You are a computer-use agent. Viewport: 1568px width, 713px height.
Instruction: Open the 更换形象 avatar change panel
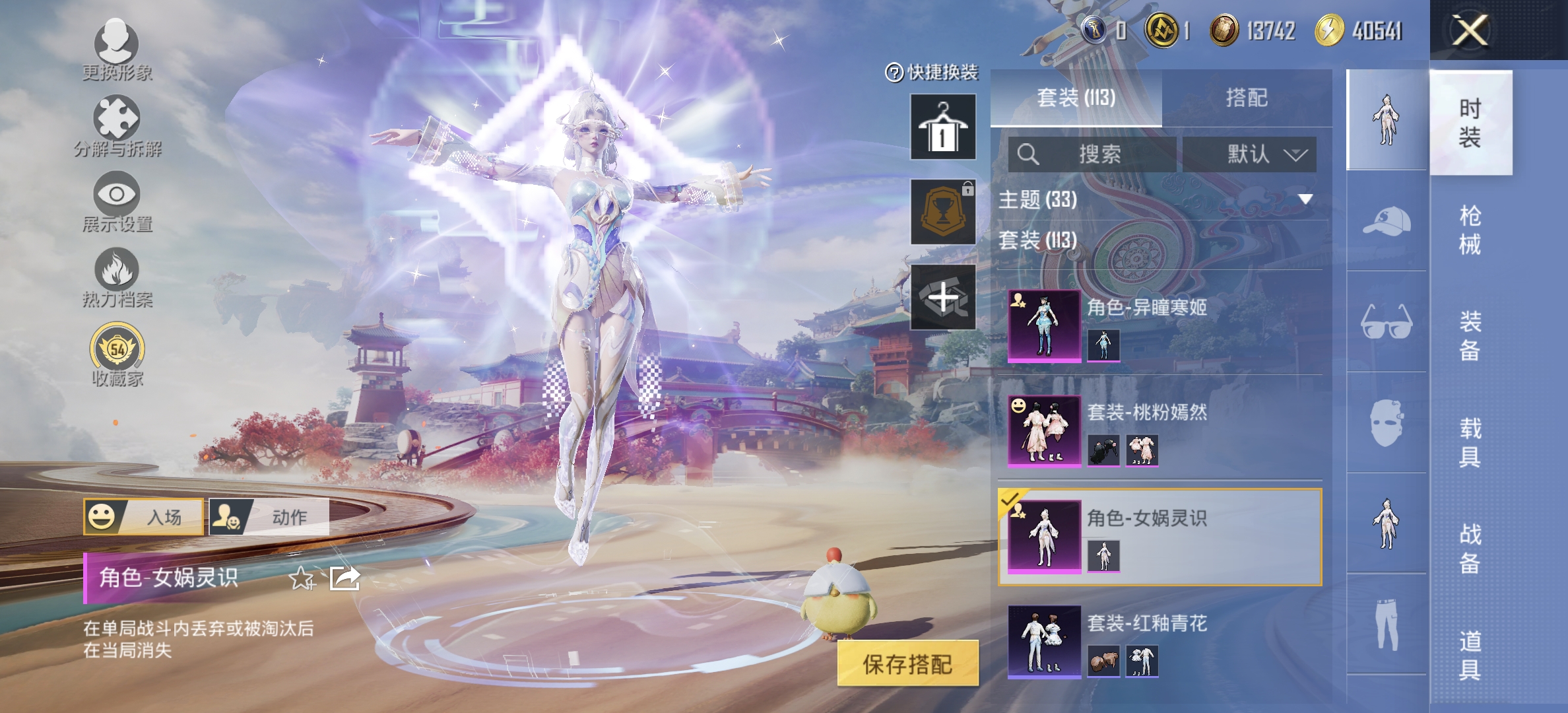click(115, 50)
